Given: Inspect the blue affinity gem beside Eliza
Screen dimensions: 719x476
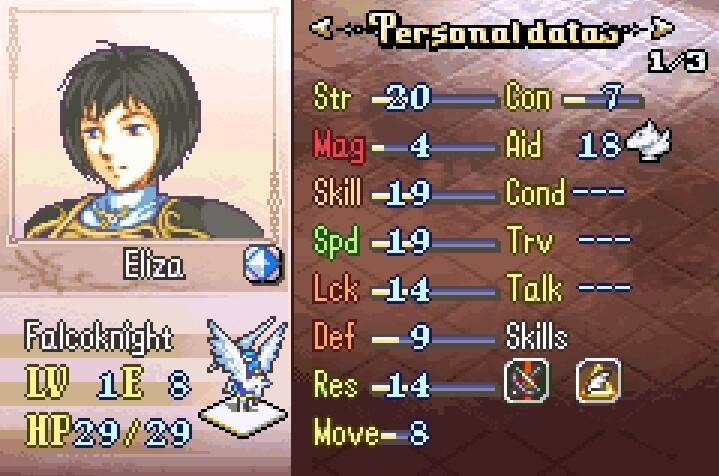Looking at the screenshot, I should [262, 264].
